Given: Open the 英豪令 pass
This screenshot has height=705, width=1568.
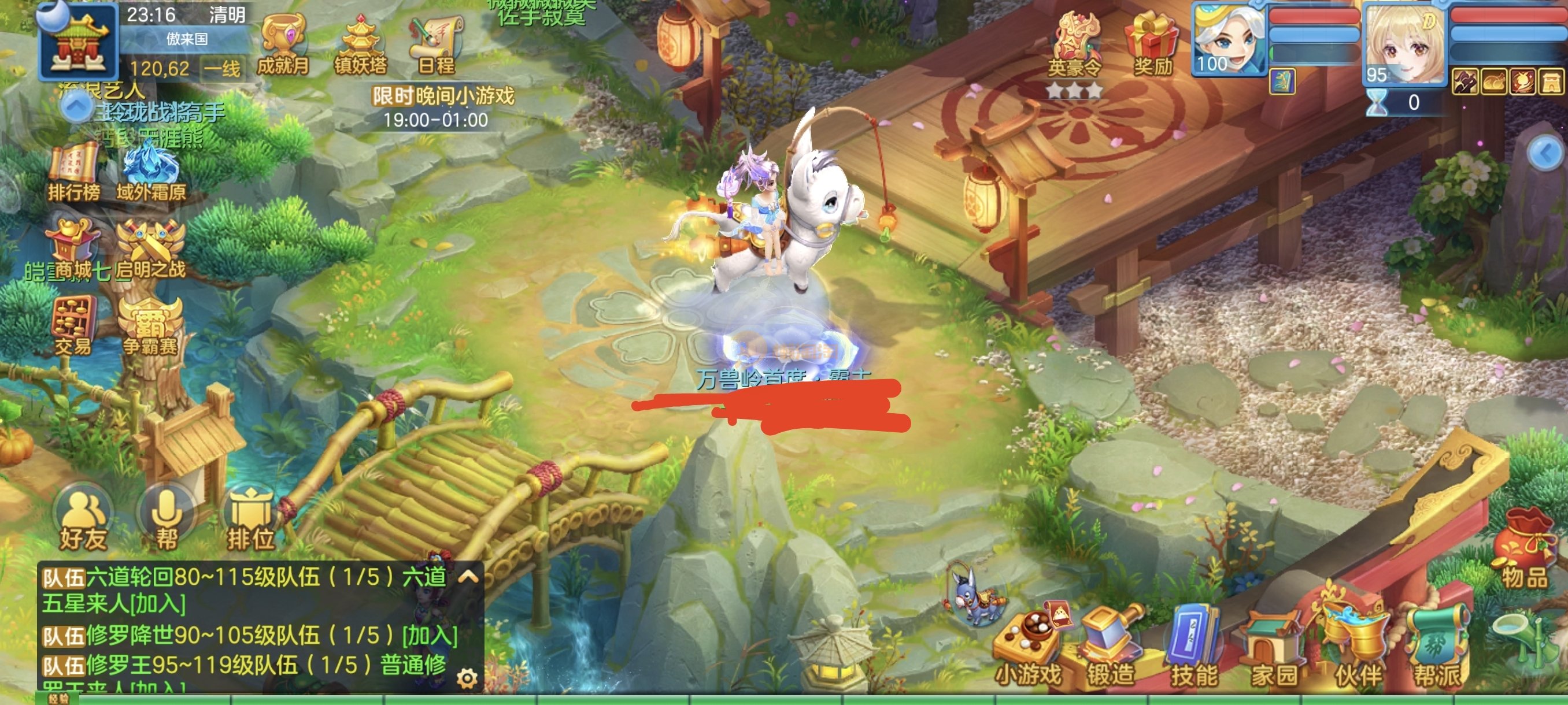Looking at the screenshot, I should pos(1075,46).
